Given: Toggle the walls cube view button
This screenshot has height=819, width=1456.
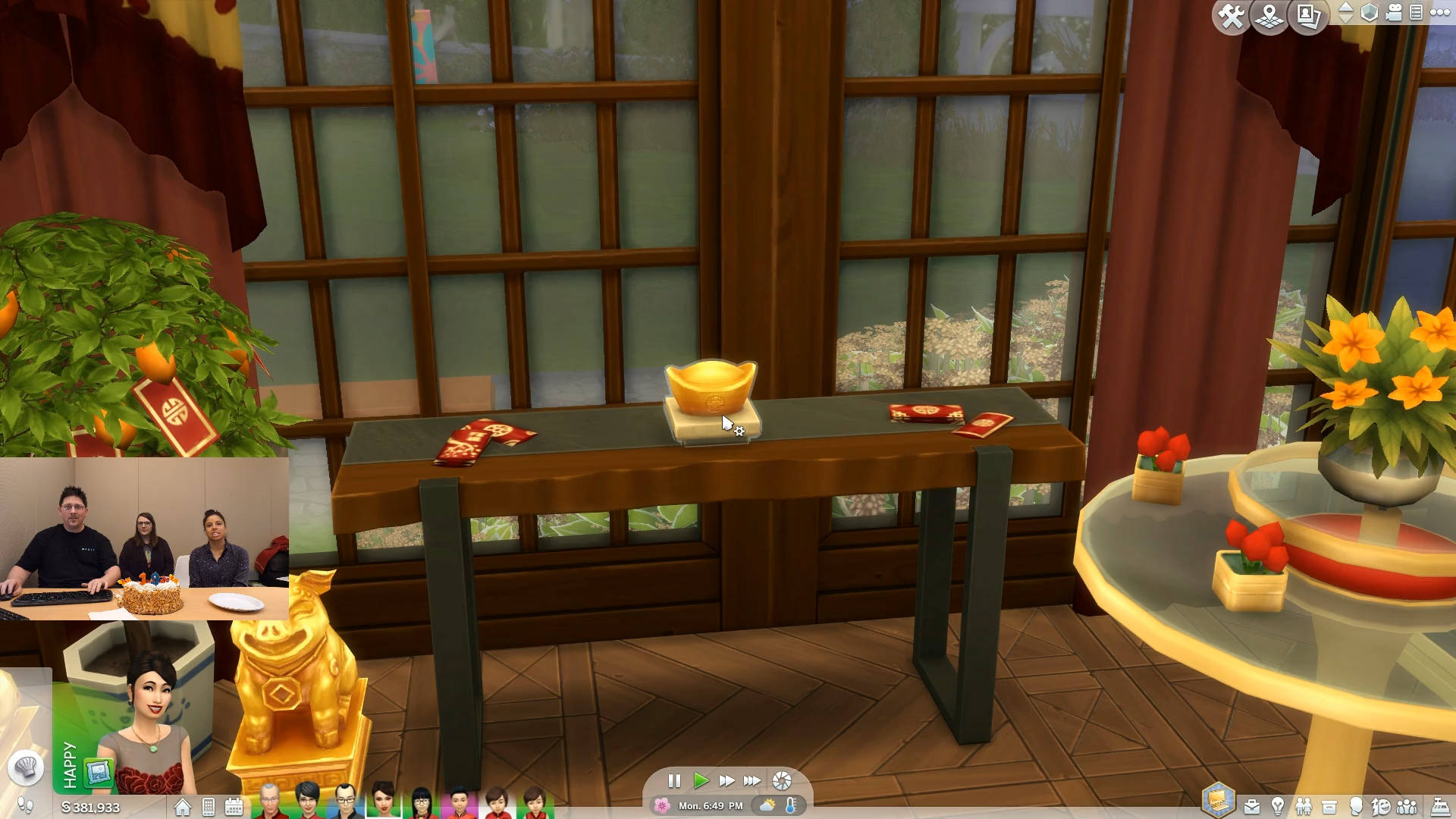Looking at the screenshot, I should 1369,13.
